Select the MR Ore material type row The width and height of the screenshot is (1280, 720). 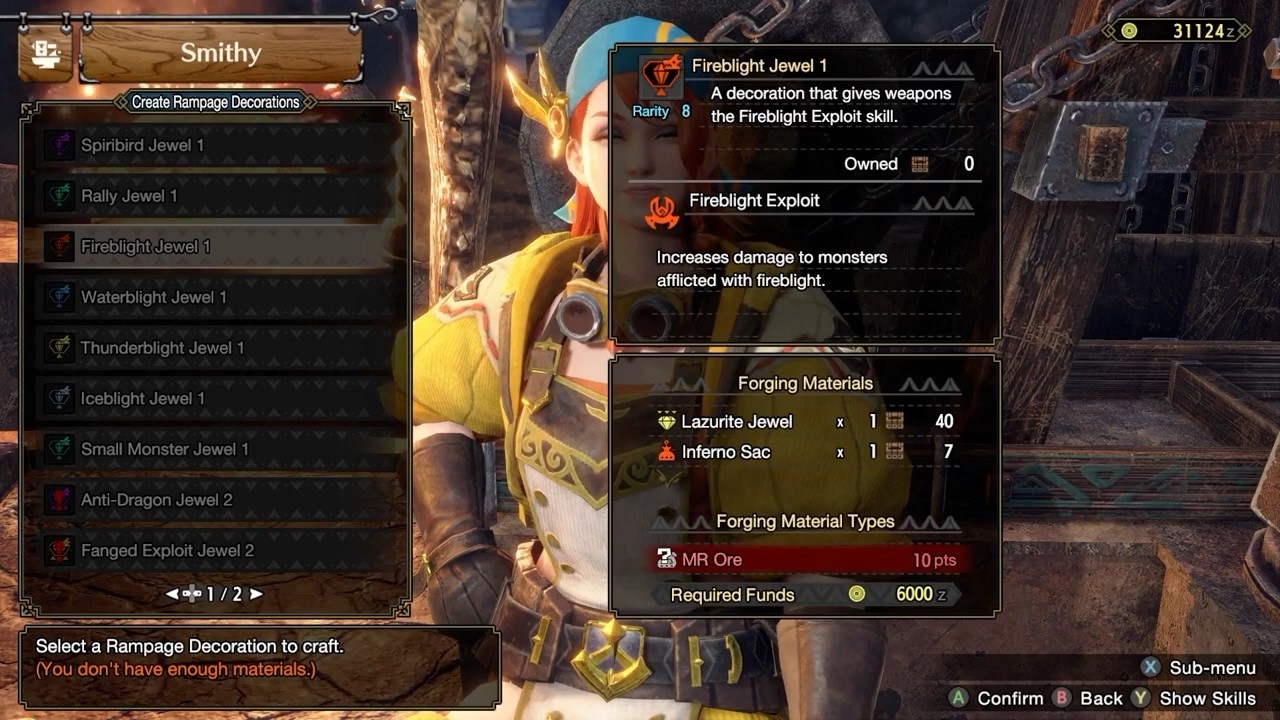pyautogui.click(x=805, y=560)
